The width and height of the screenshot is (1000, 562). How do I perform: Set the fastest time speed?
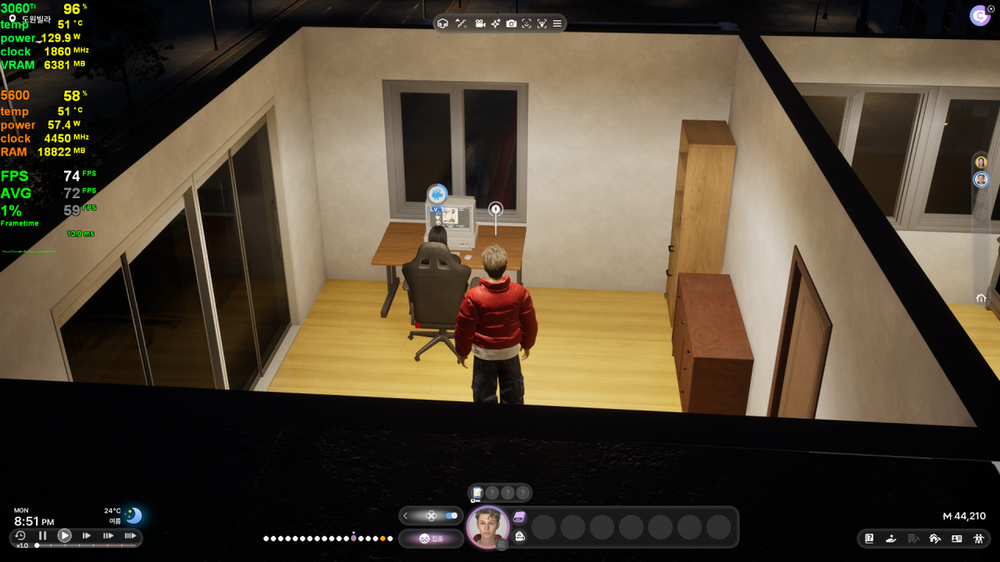coord(129,536)
